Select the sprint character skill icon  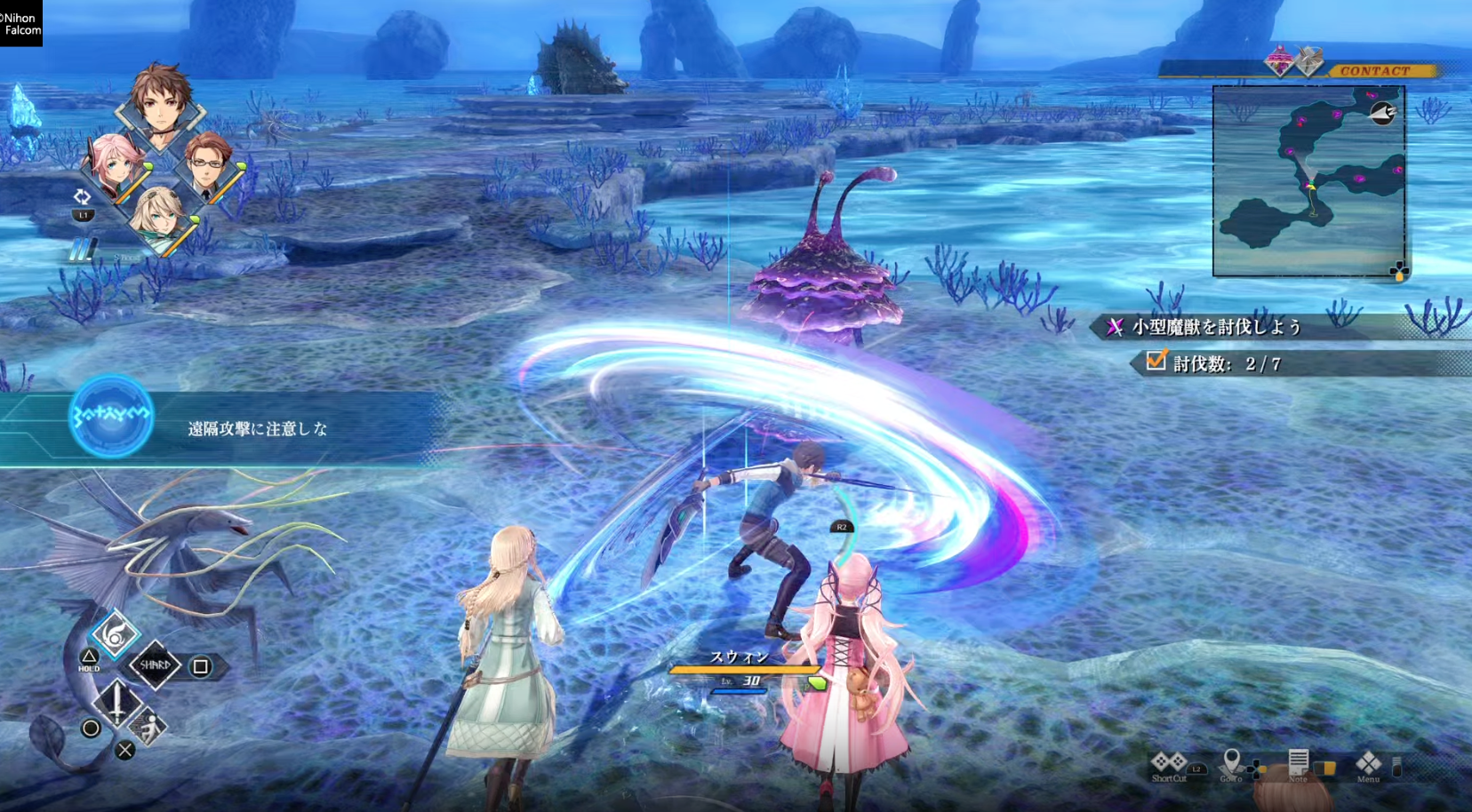148,726
